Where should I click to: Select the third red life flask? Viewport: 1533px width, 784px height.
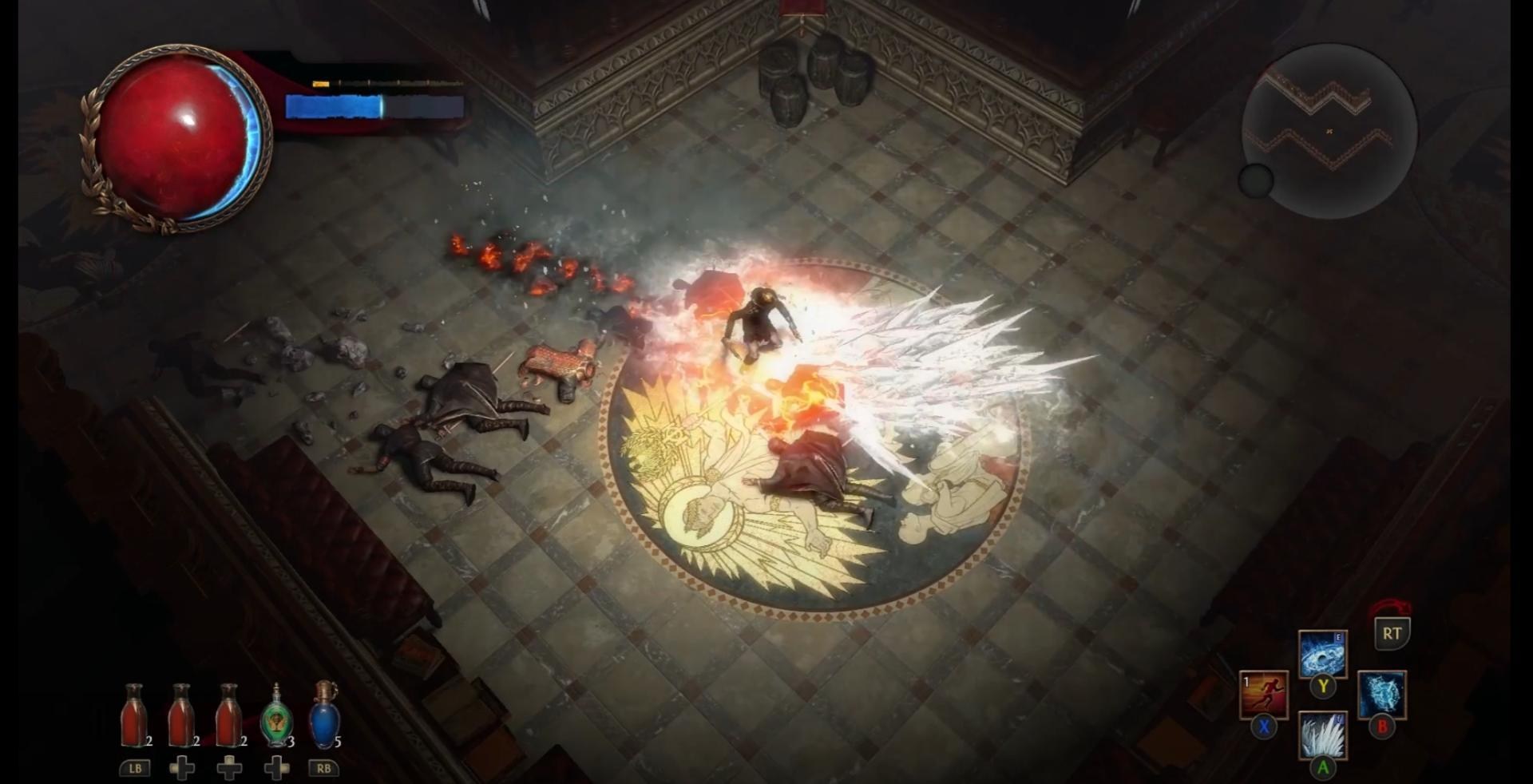coord(228,715)
